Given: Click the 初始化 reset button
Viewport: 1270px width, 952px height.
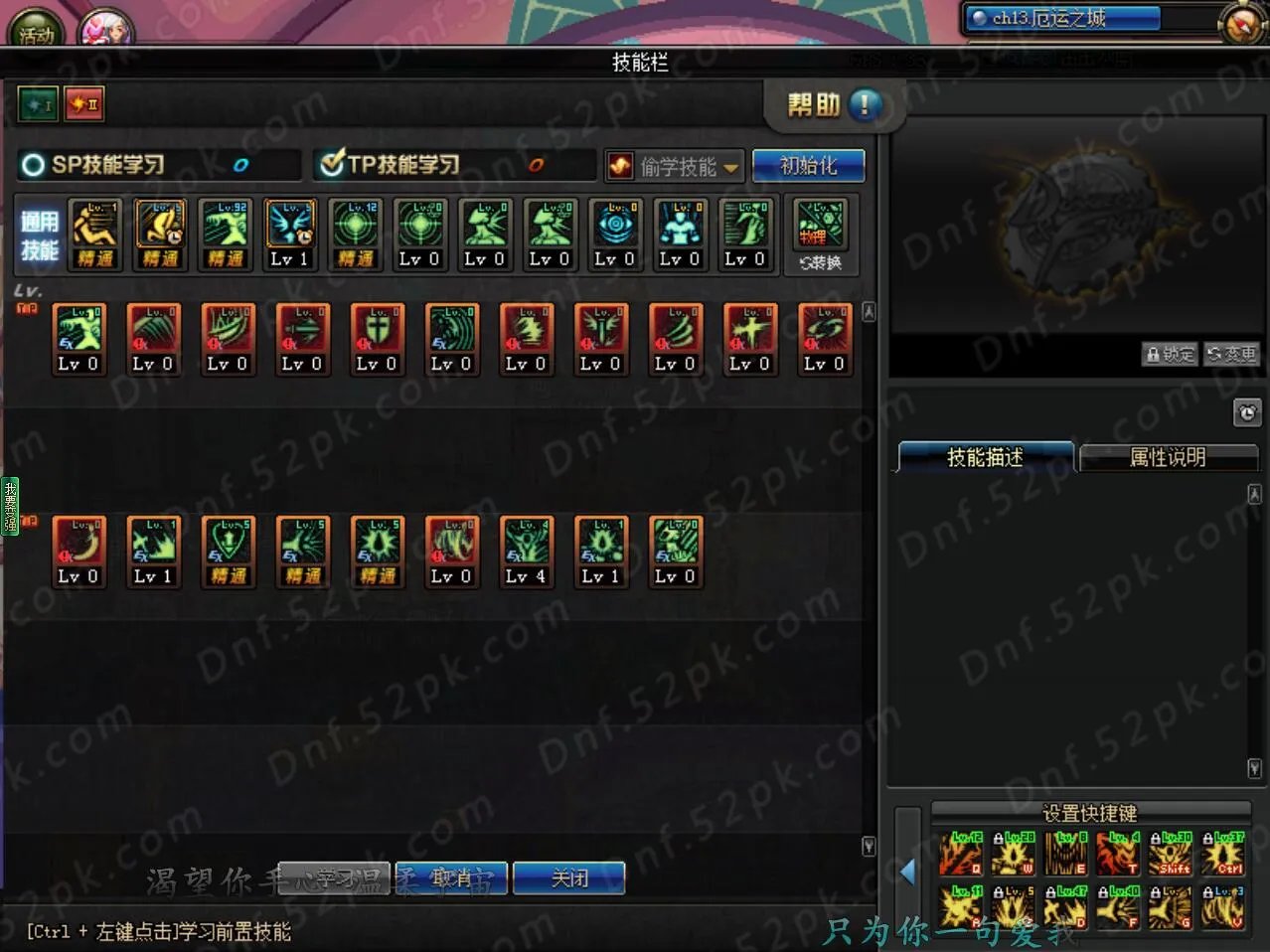Looking at the screenshot, I should (x=808, y=166).
